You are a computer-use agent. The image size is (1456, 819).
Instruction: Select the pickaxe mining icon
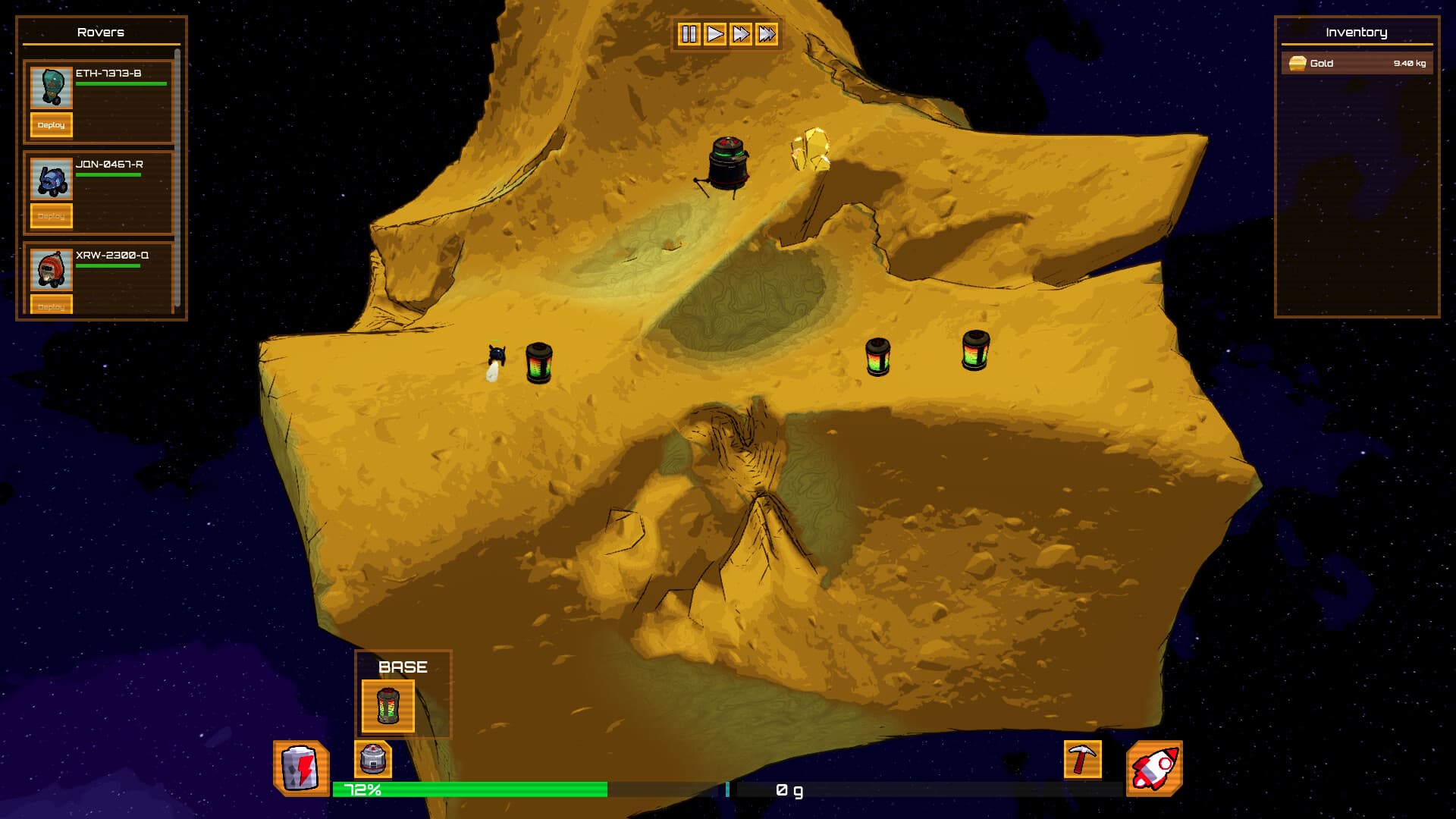click(1082, 761)
